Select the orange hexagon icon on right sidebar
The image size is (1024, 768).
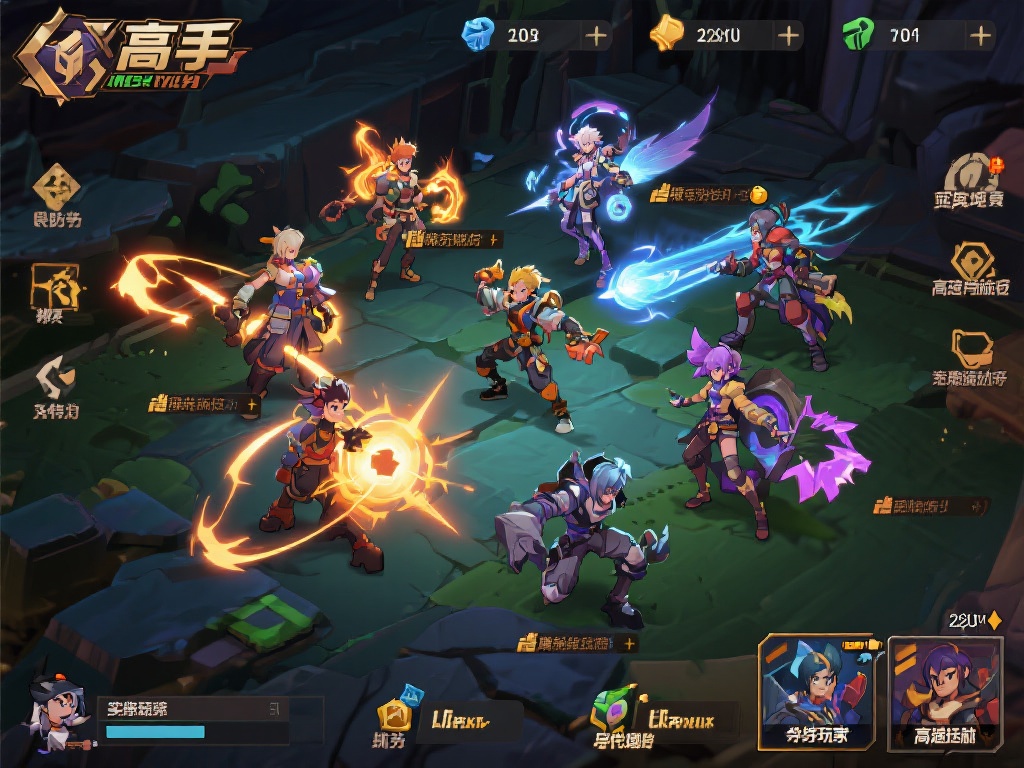pyautogui.click(x=972, y=262)
